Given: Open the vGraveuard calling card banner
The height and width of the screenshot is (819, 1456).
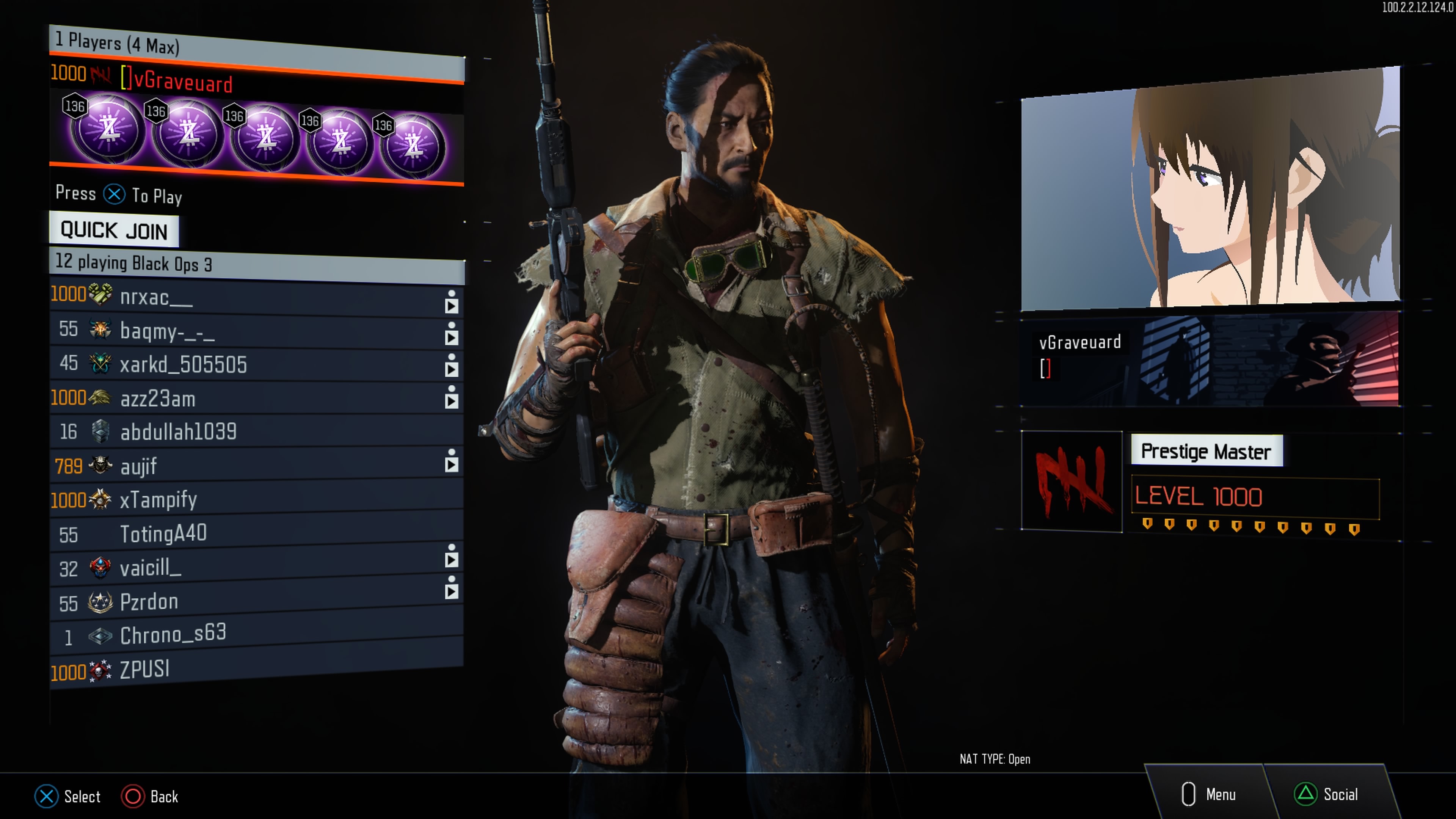Looking at the screenshot, I should coord(1210,359).
